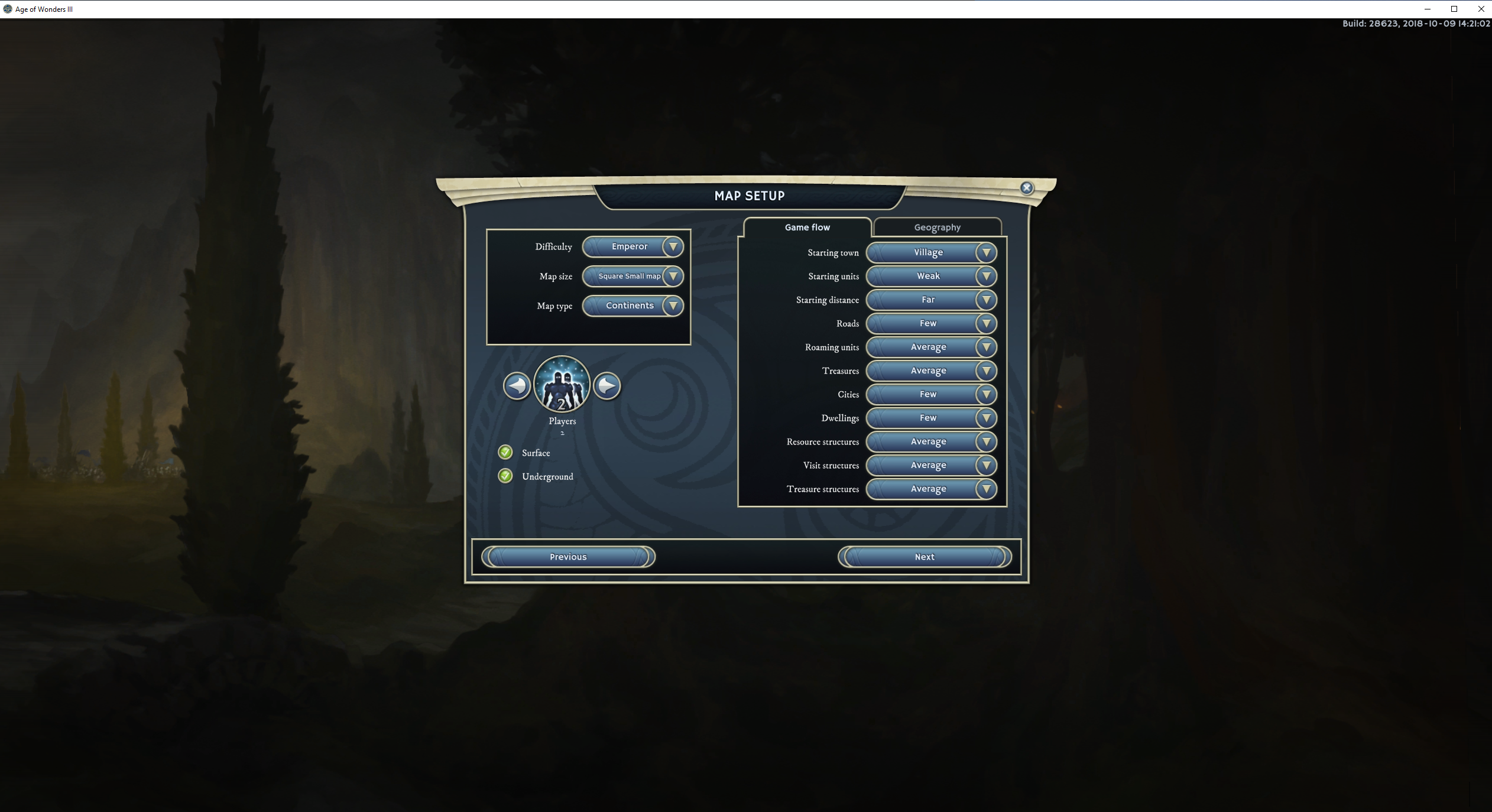The height and width of the screenshot is (812, 1492).
Task: Toggle the Surface checkbox
Action: coord(505,453)
